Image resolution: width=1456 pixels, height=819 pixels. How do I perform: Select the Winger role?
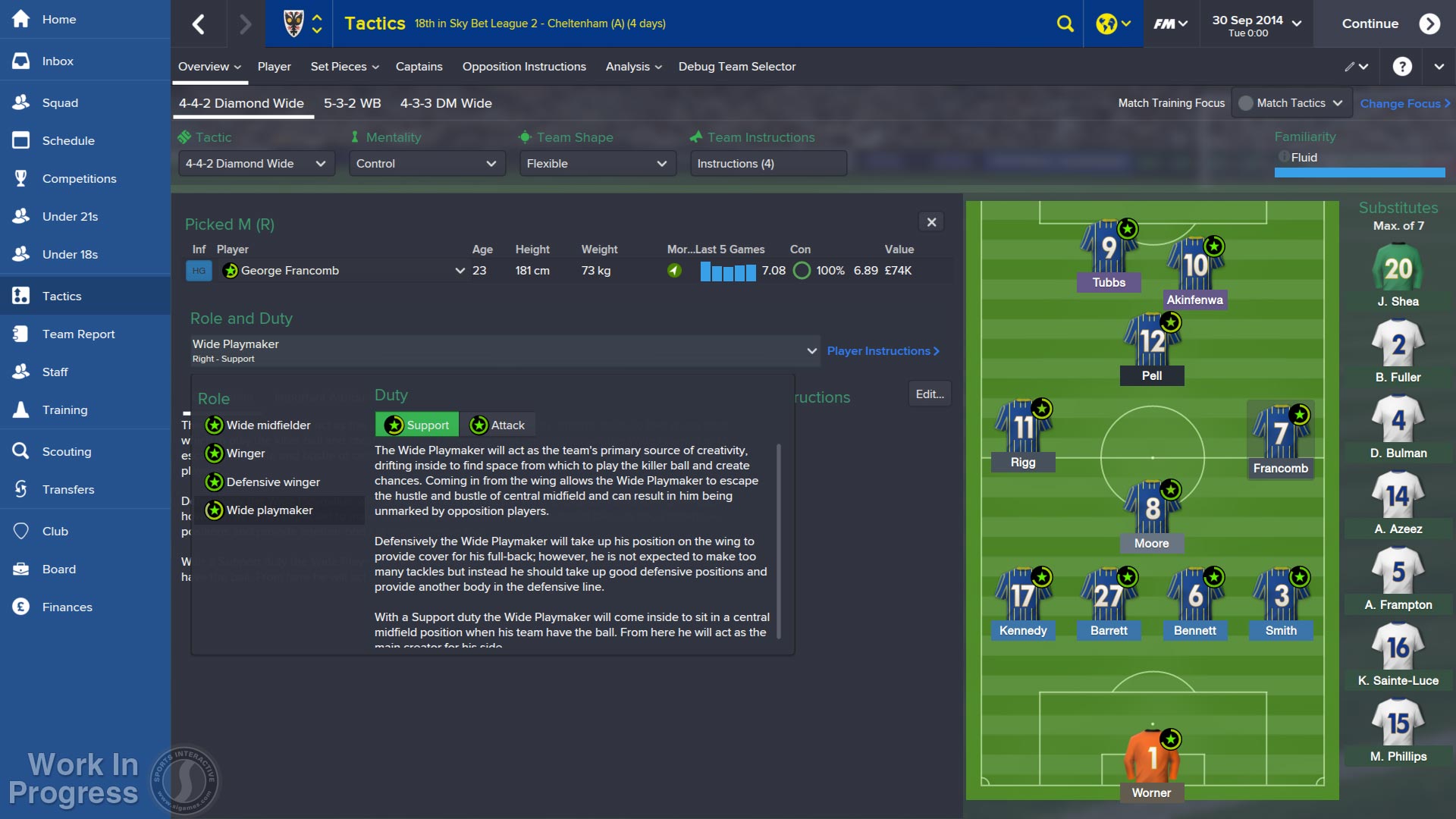coord(246,453)
